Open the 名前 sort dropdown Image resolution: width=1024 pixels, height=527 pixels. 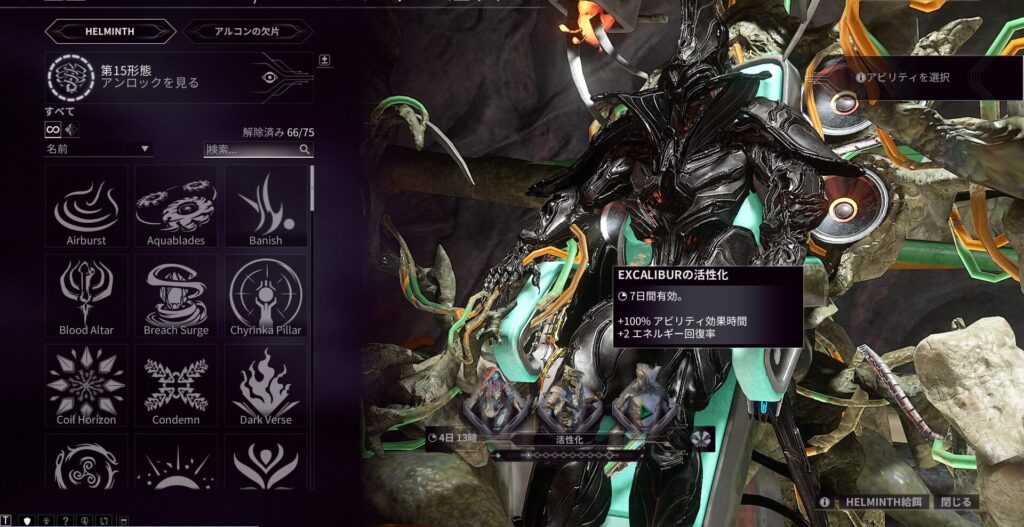(x=97, y=149)
